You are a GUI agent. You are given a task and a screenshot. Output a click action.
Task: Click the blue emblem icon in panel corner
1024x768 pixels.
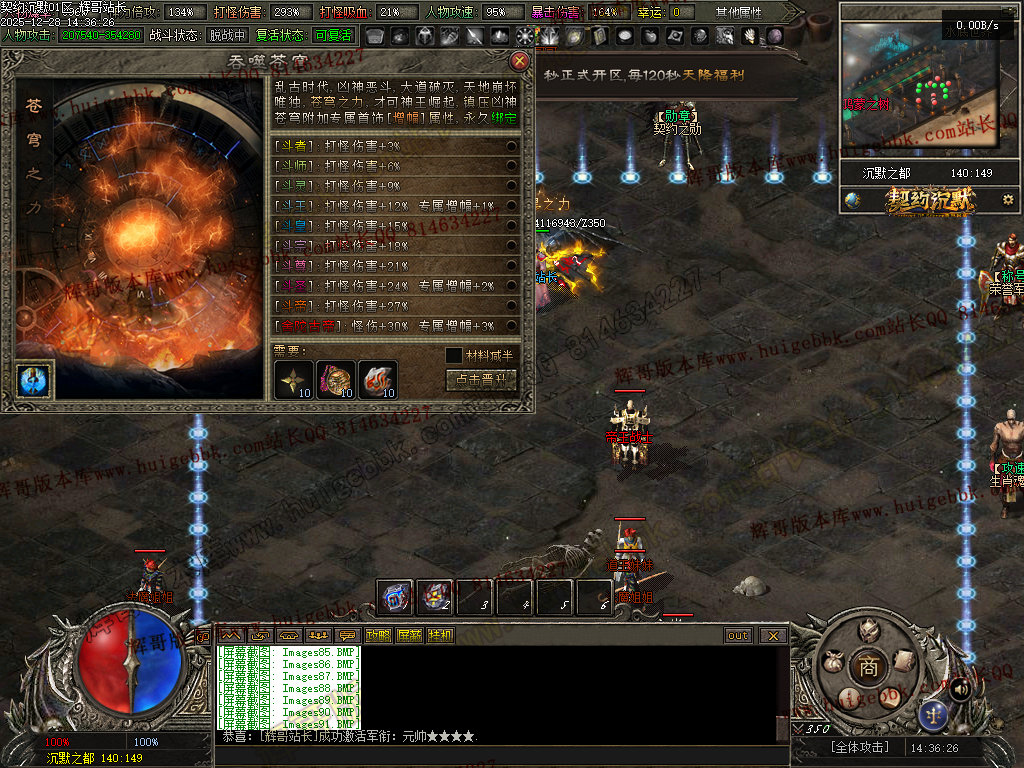pos(32,380)
